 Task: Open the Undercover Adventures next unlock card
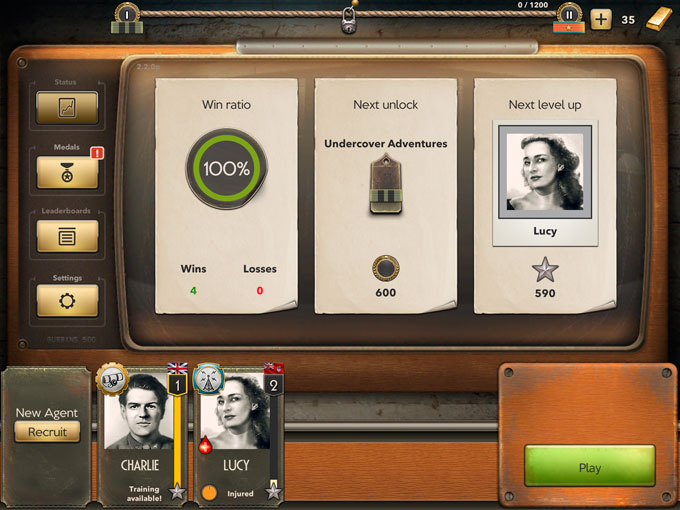point(385,195)
